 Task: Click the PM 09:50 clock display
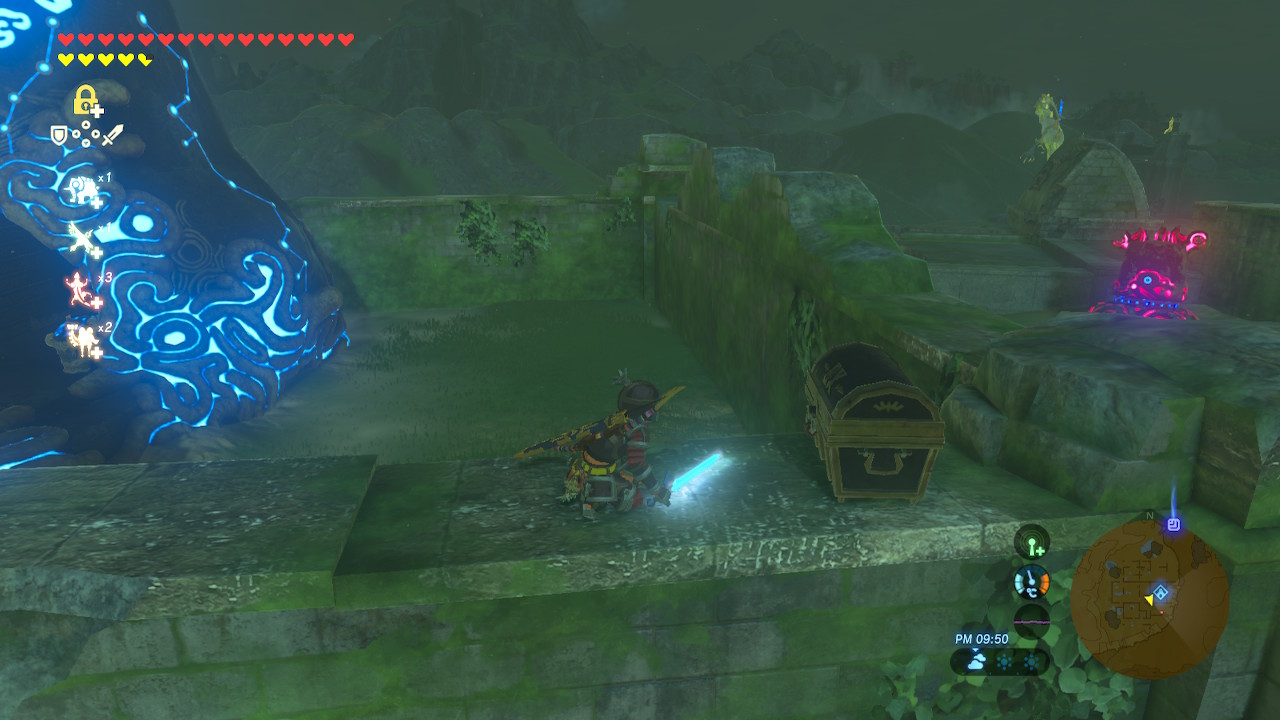(x=981, y=638)
